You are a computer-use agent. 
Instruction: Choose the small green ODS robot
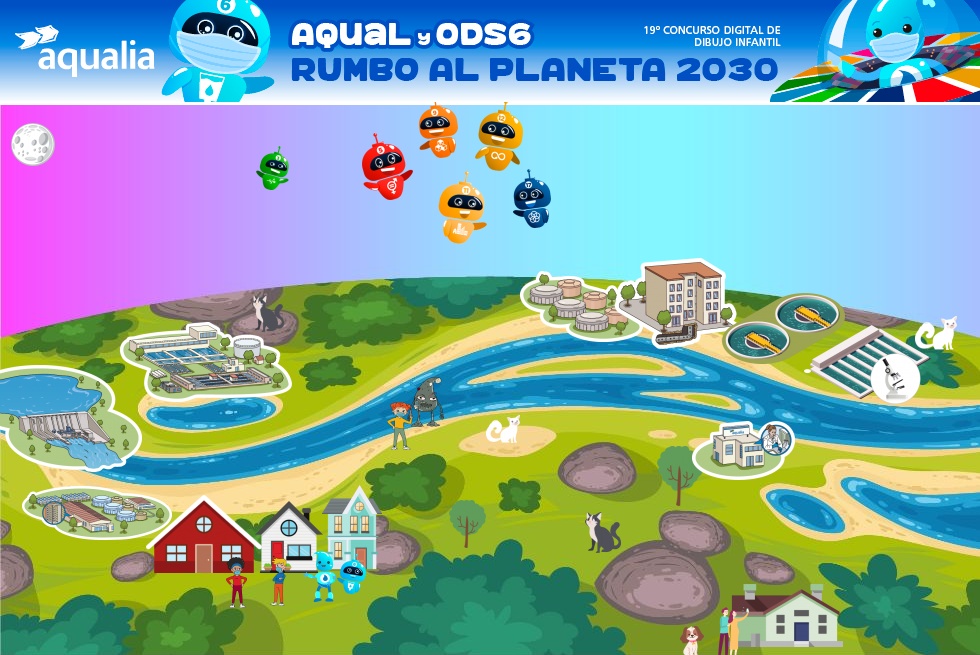coord(272,170)
